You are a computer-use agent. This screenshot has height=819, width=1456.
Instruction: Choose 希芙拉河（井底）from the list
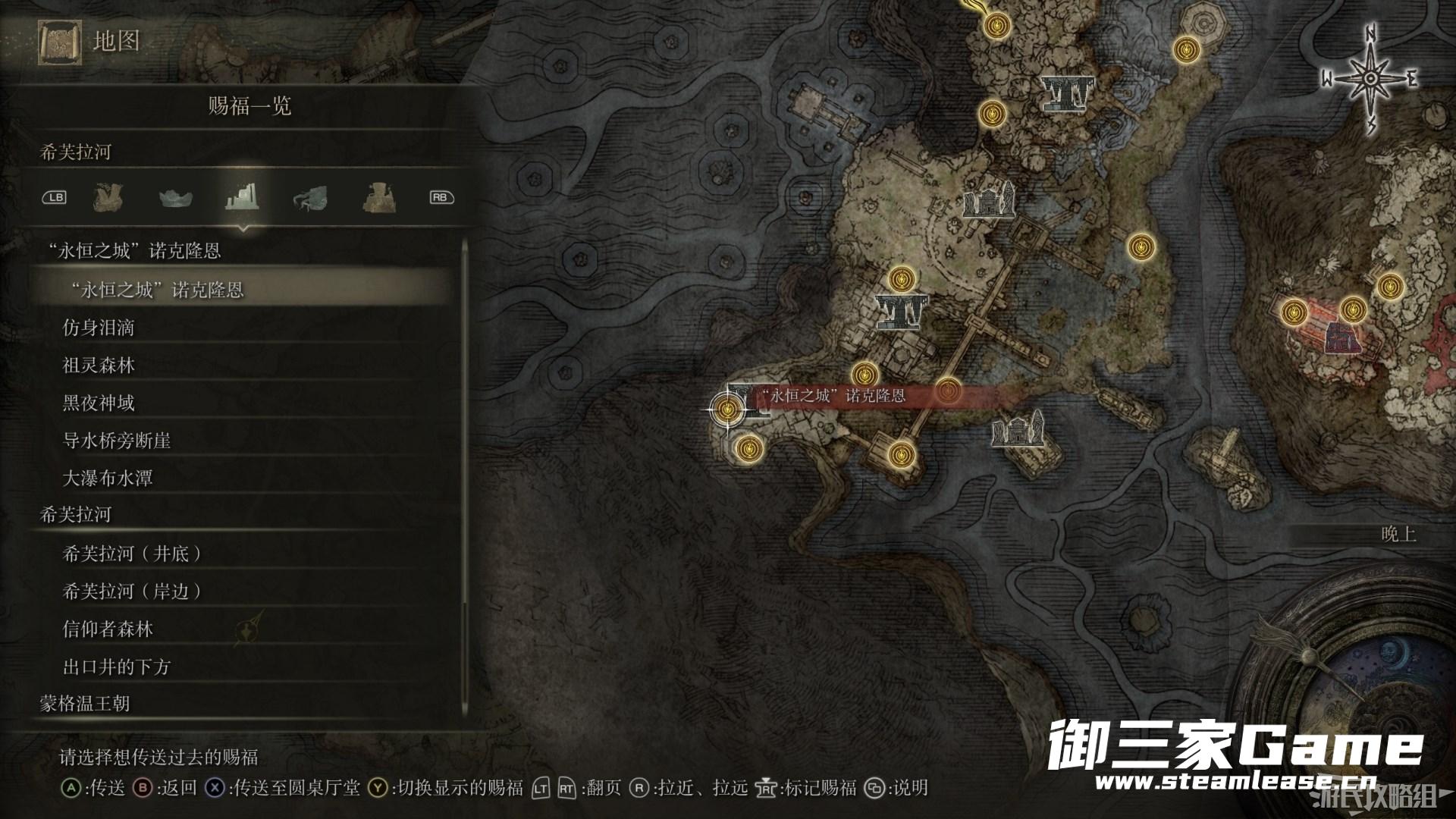pyautogui.click(x=132, y=554)
